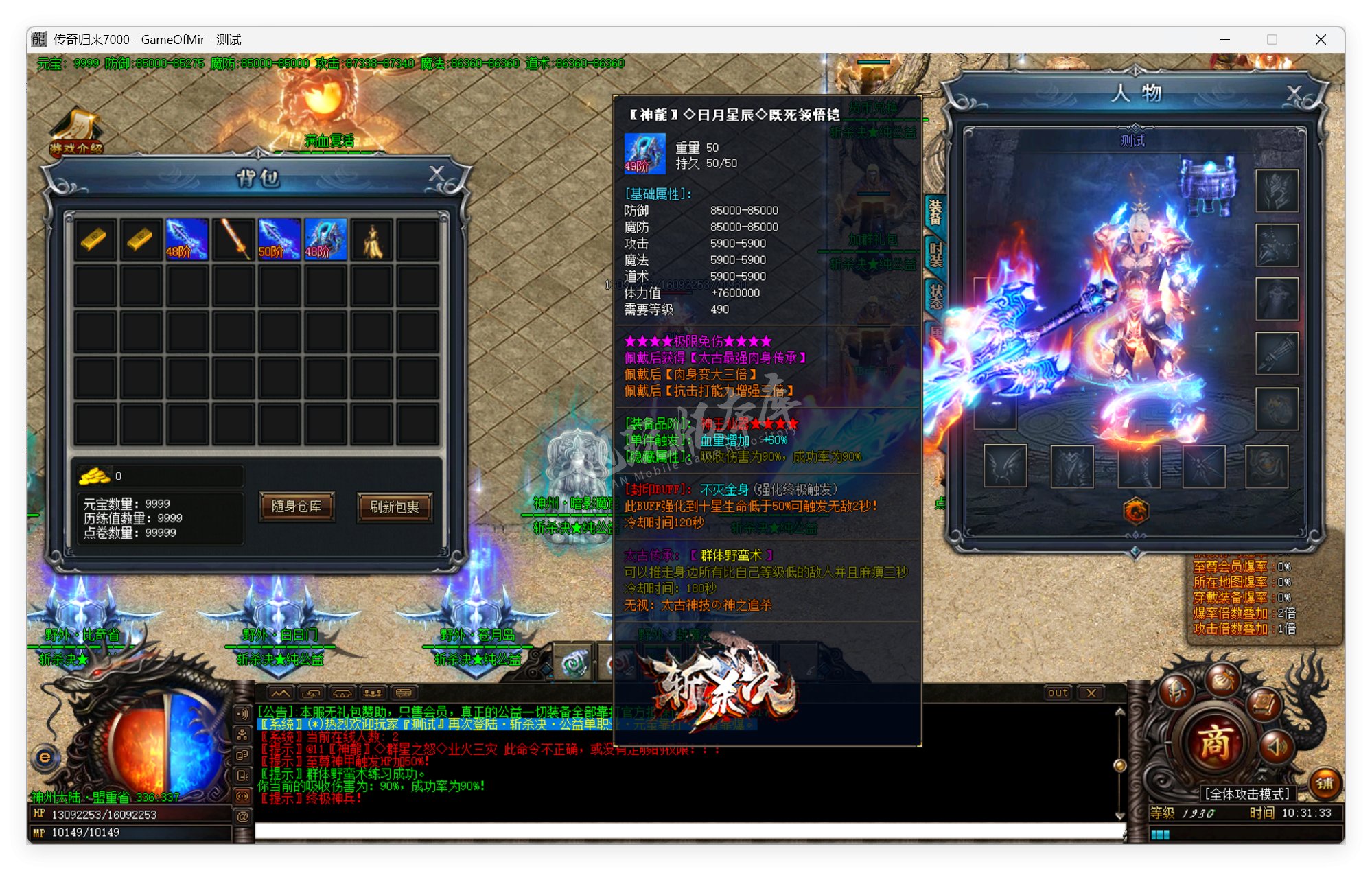Open the skill book icon bottom right

(x=1264, y=706)
